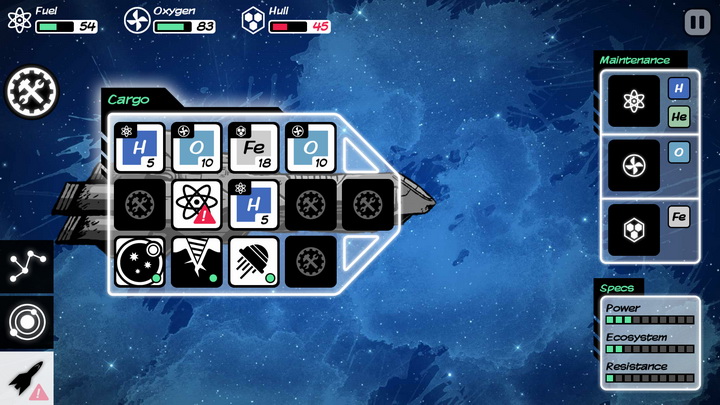Click the life support fan maintenance icon
This screenshot has width=720, height=405.
[x=634, y=165]
